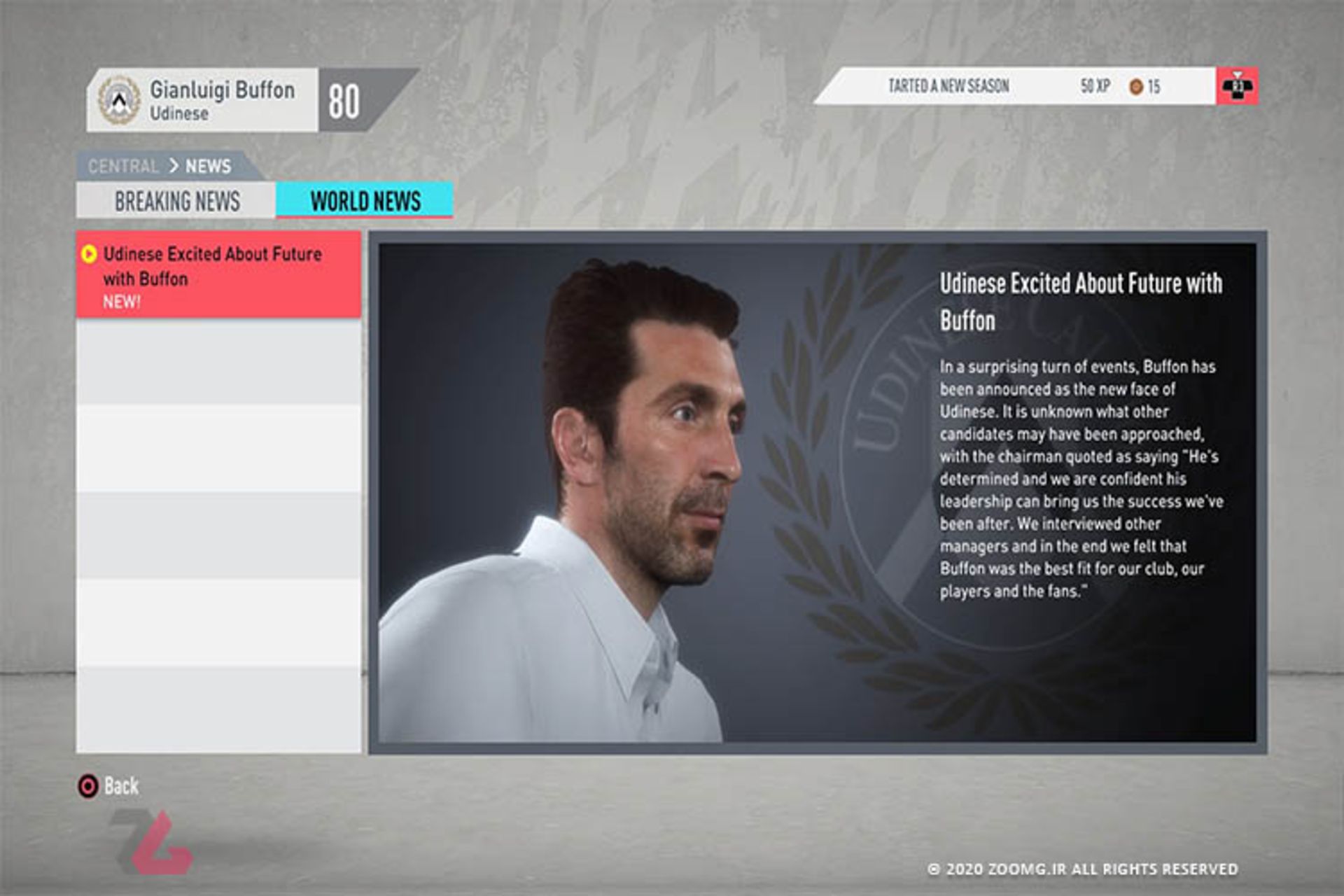Switch to the Breaking News tab
The width and height of the screenshot is (1344, 896).
tap(177, 202)
